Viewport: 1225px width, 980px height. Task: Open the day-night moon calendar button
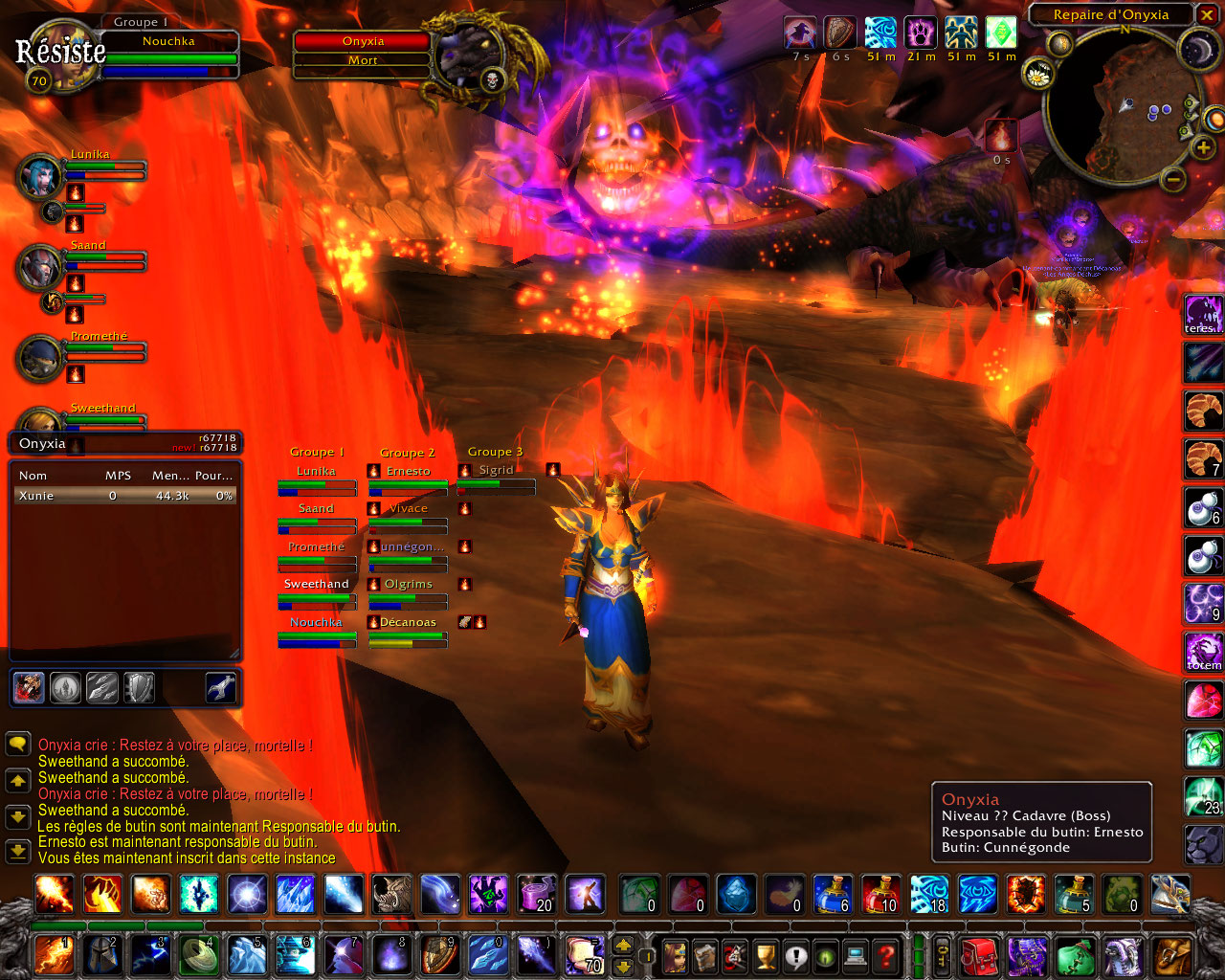1196,49
